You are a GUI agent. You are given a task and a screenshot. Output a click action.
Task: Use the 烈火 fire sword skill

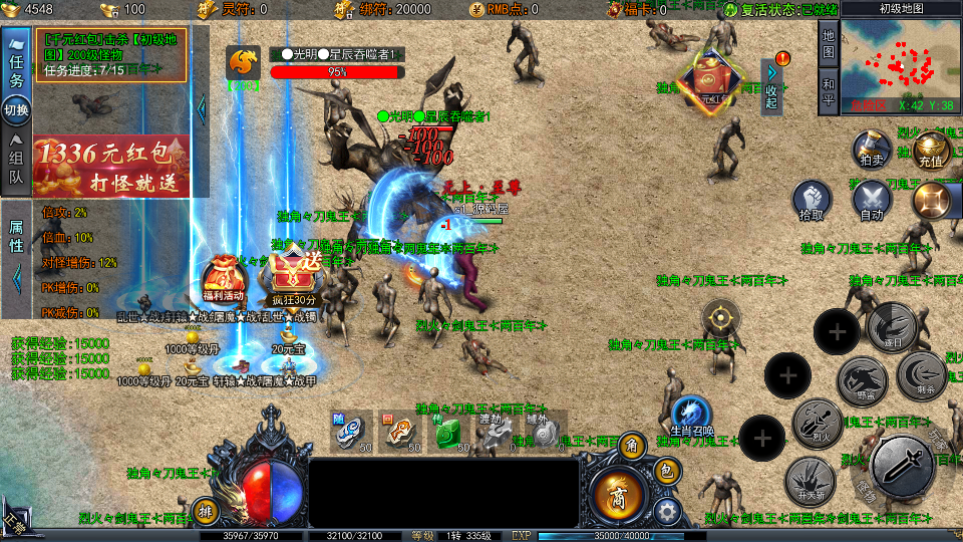click(x=817, y=423)
